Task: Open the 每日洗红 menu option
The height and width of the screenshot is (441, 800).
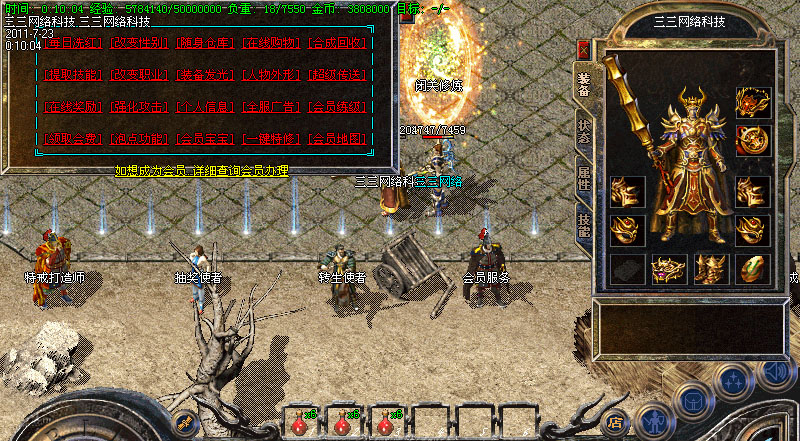Action: (x=72, y=43)
